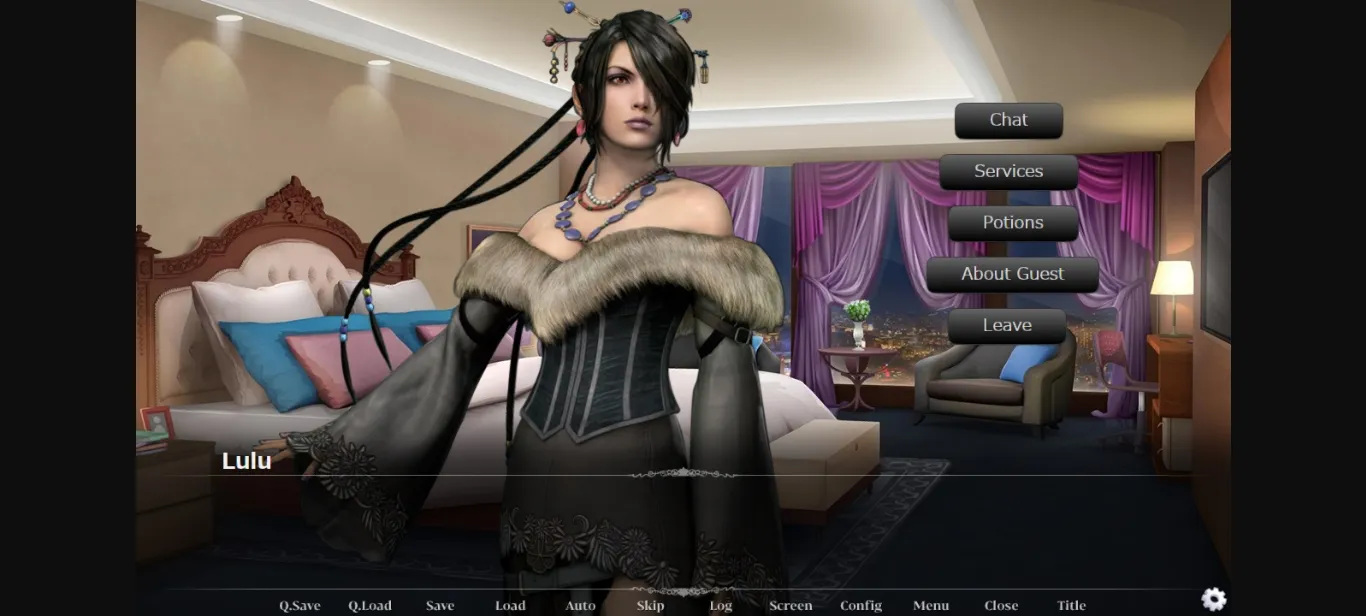Open the About Guest info
1366x616 pixels.
pyautogui.click(x=1012, y=274)
